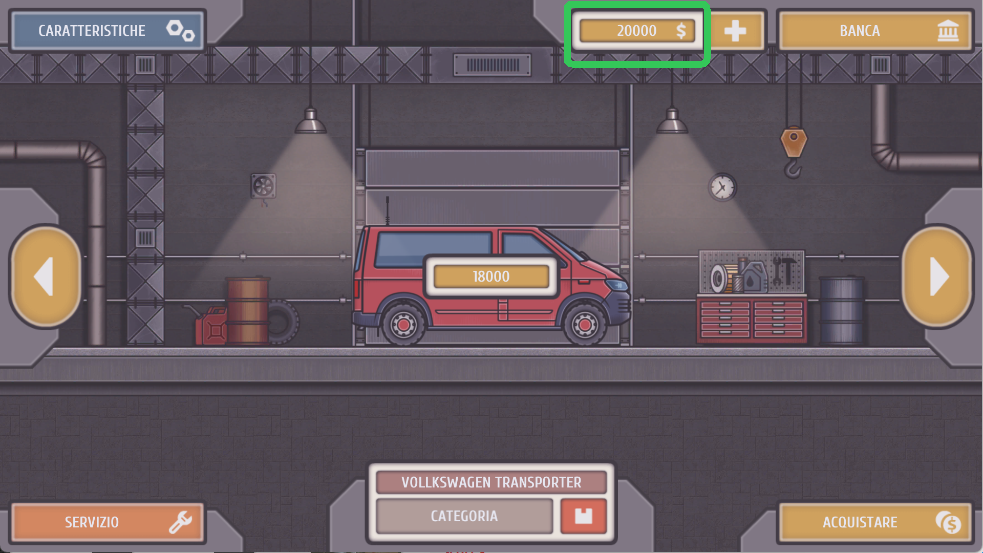The image size is (983, 553).
Task: Buy the vehicle with Acquistare
Action: tap(875, 522)
